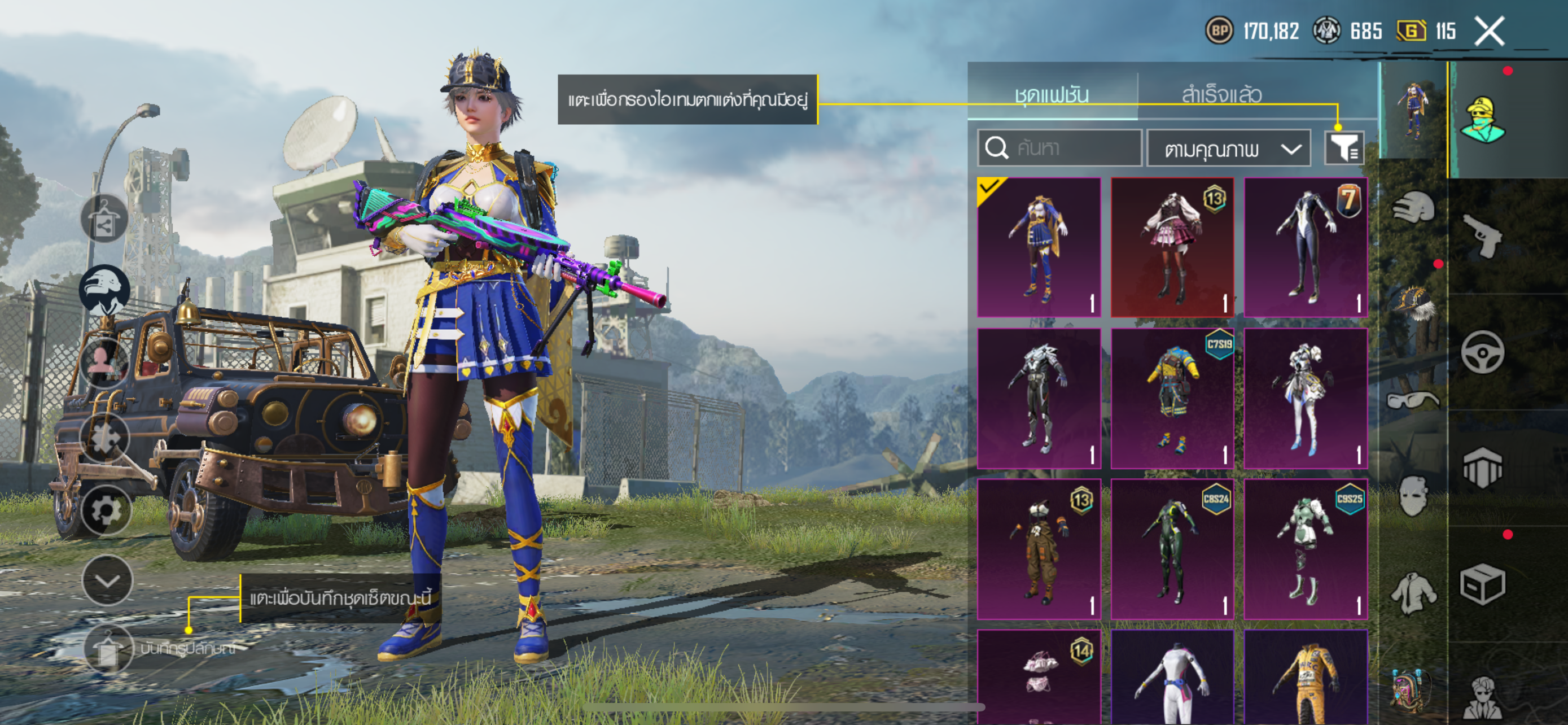Open the สำเร็จแล้ว tab

1221,94
